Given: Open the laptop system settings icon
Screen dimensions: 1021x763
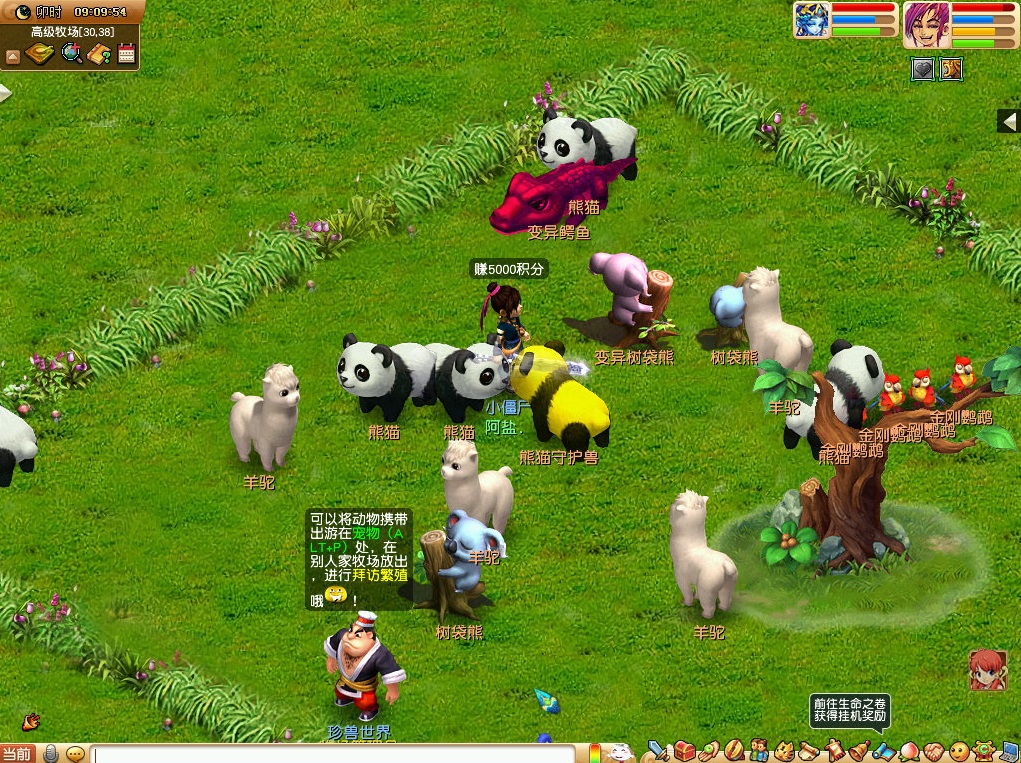Looking at the screenshot, I should coord(1008,750).
